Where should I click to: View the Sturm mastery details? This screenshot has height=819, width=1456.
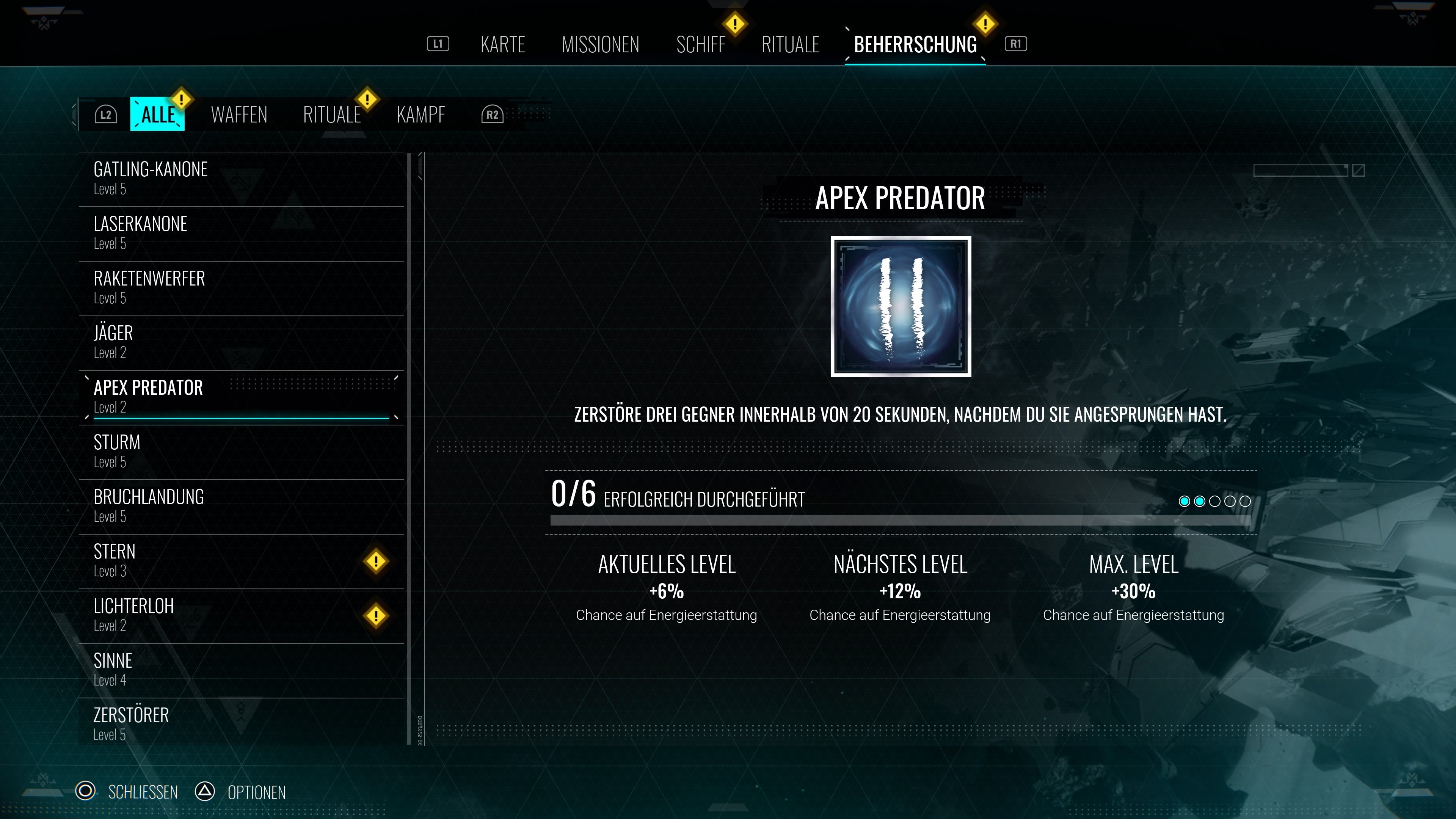242,452
